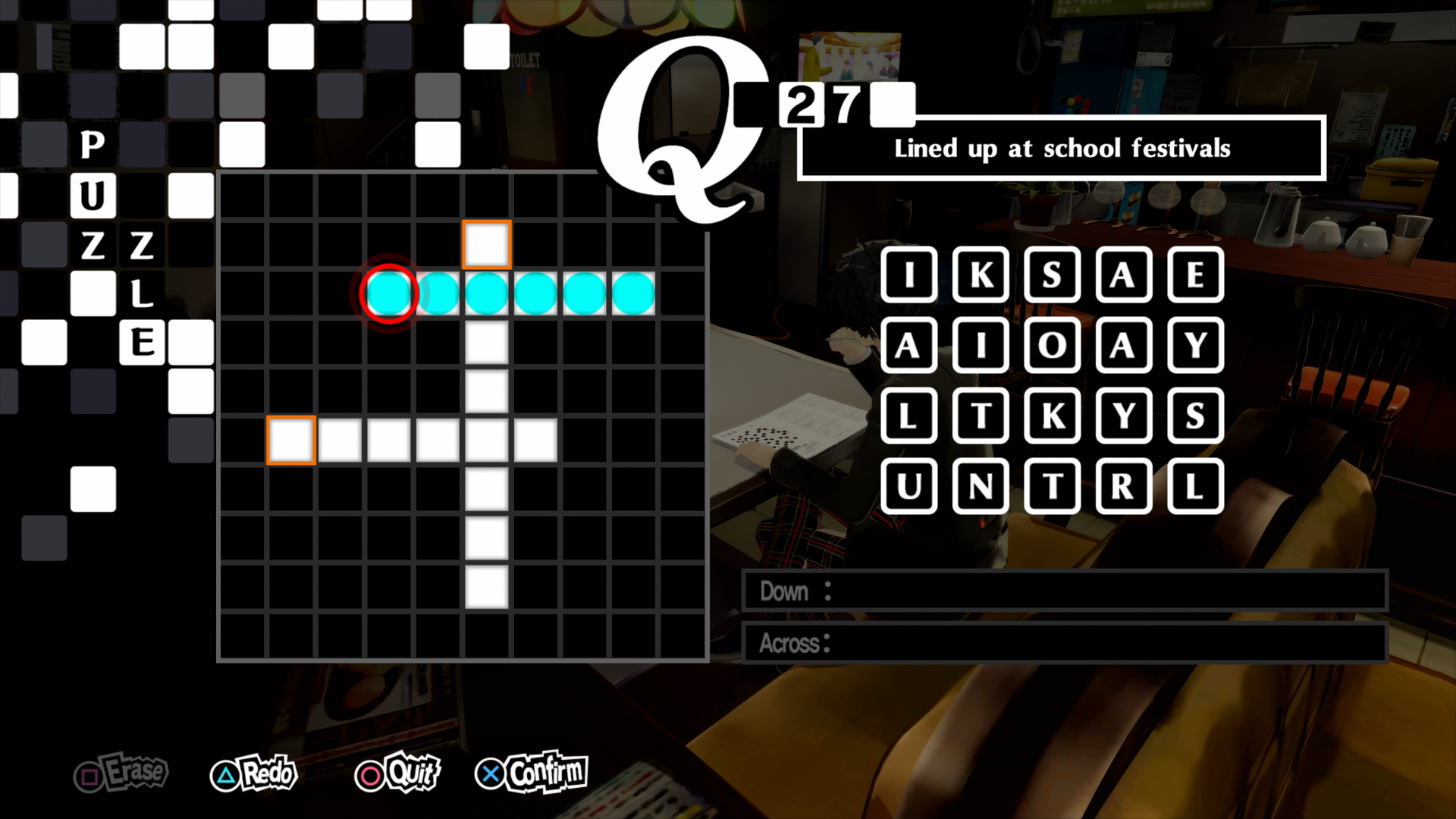Select the letter O in the second row
Screen dimensions: 1456x819
coord(1052,347)
